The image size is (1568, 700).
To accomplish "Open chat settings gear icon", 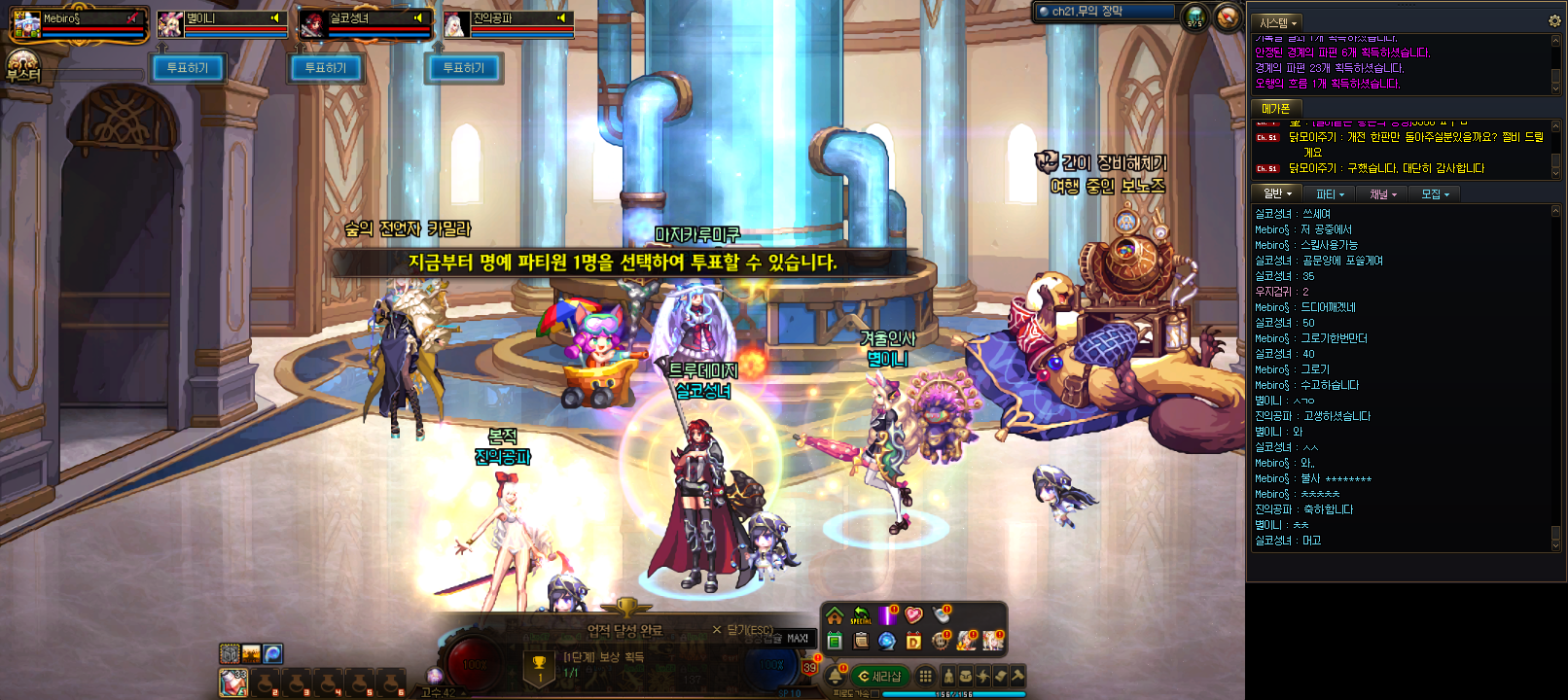I will click(x=1553, y=21).
